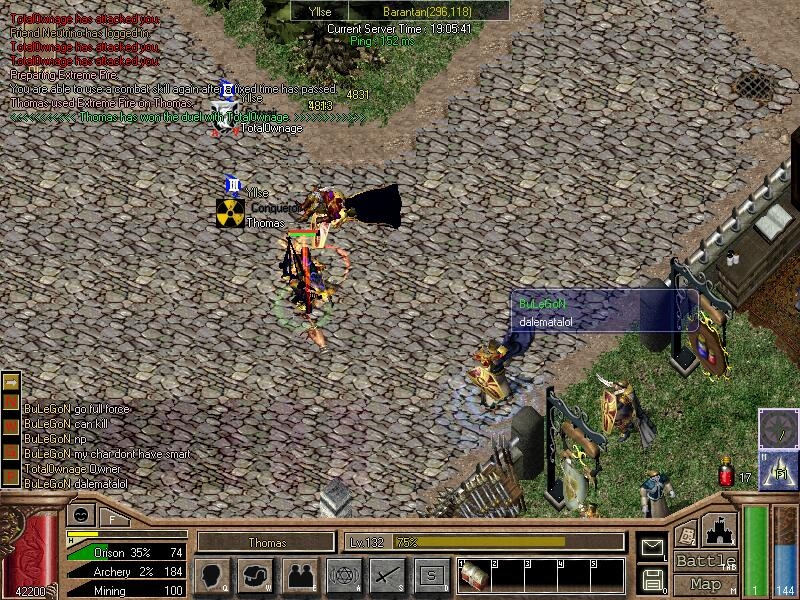Toggle the F tab beside the smiley
The width and height of the screenshot is (800, 600).
point(112,518)
